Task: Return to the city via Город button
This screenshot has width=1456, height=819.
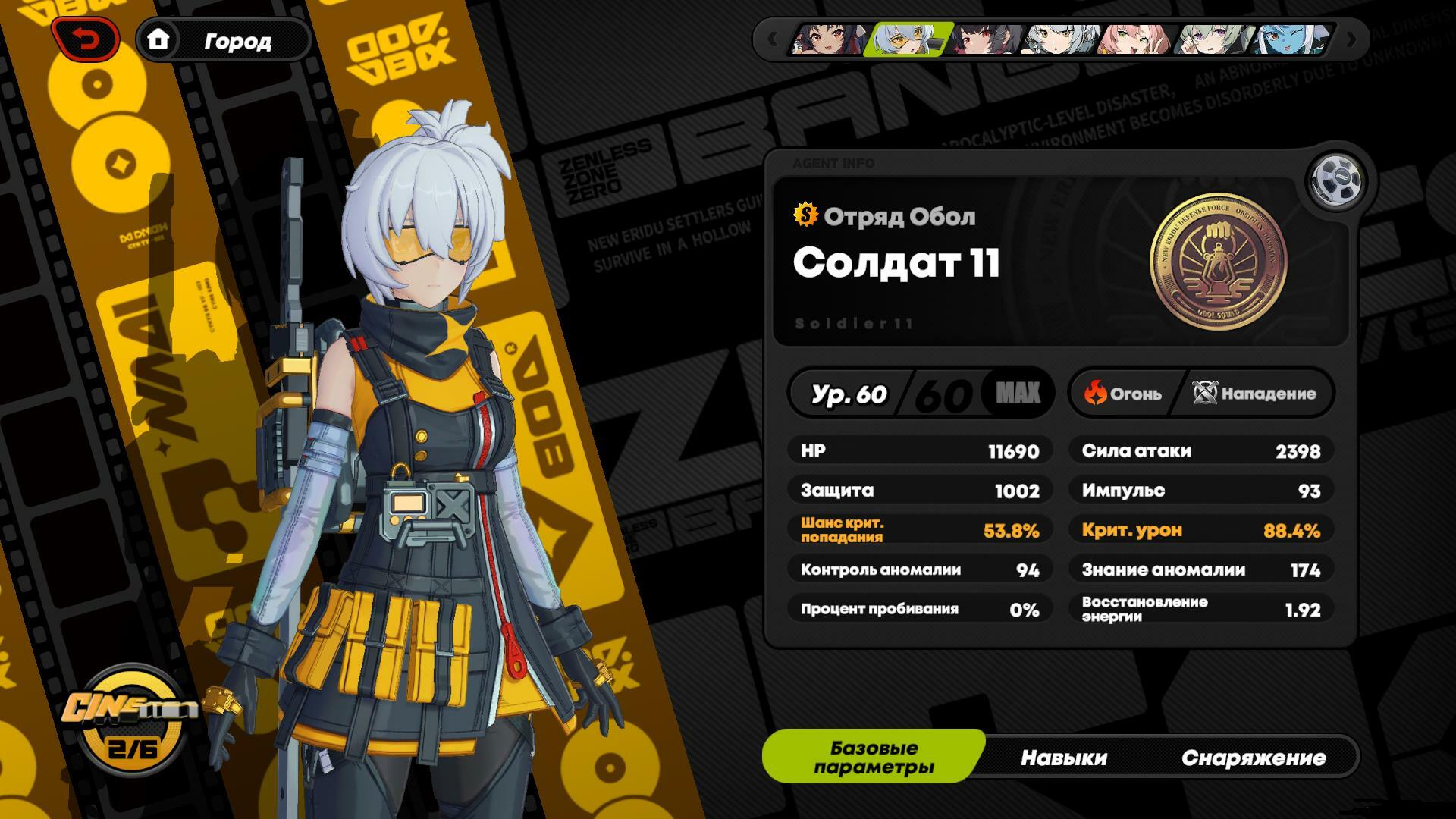Action: 224,40
